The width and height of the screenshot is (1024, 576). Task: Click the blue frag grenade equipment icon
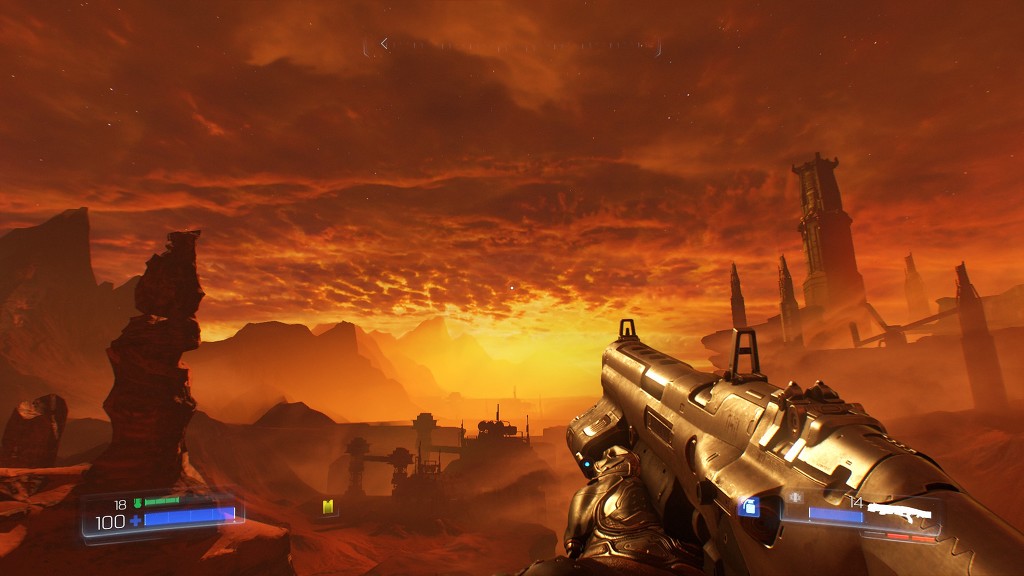(x=748, y=507)
